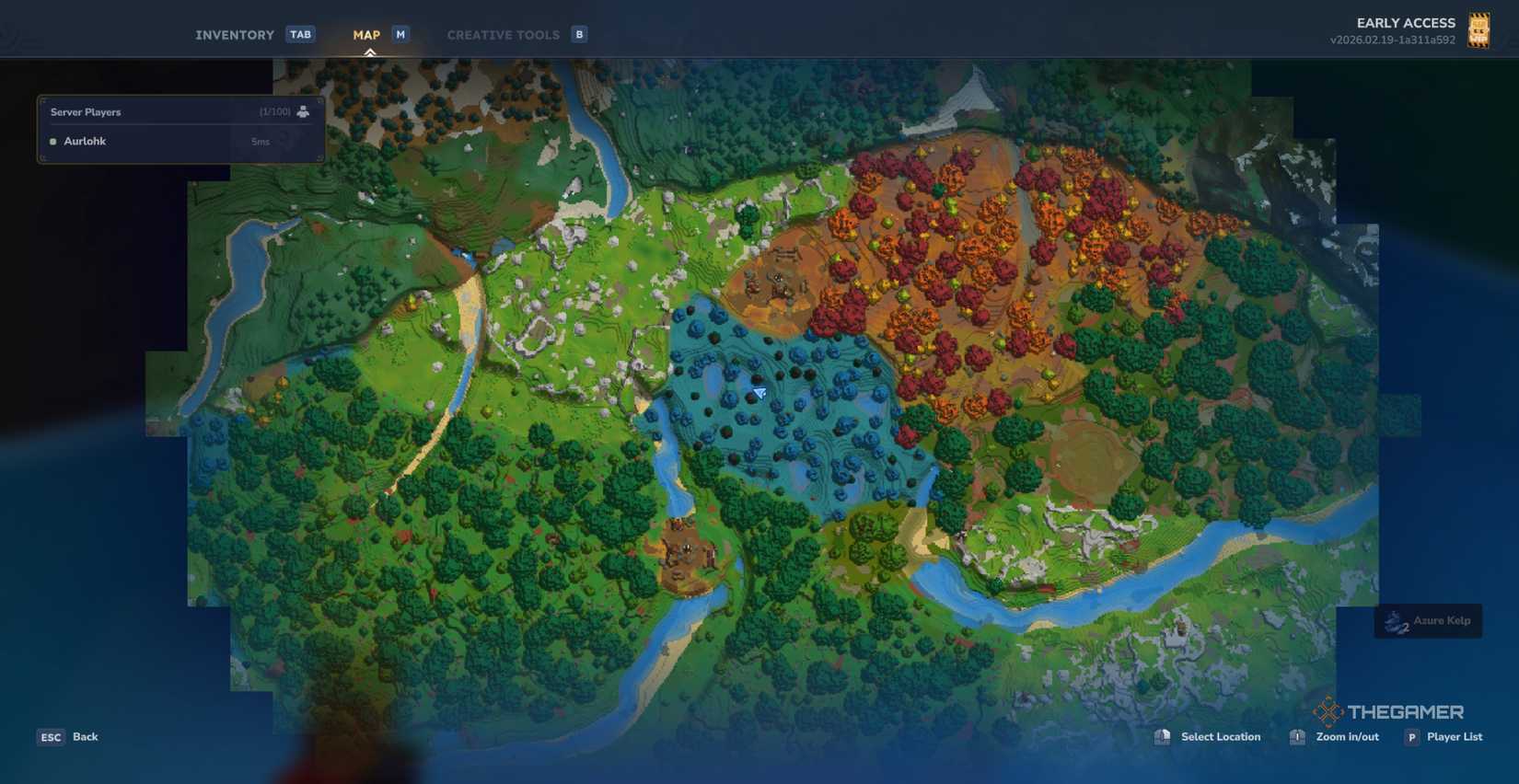1519x784 pixels.
Task: Click the ESC key icon beside Back
Action: [x=51, y=736]
